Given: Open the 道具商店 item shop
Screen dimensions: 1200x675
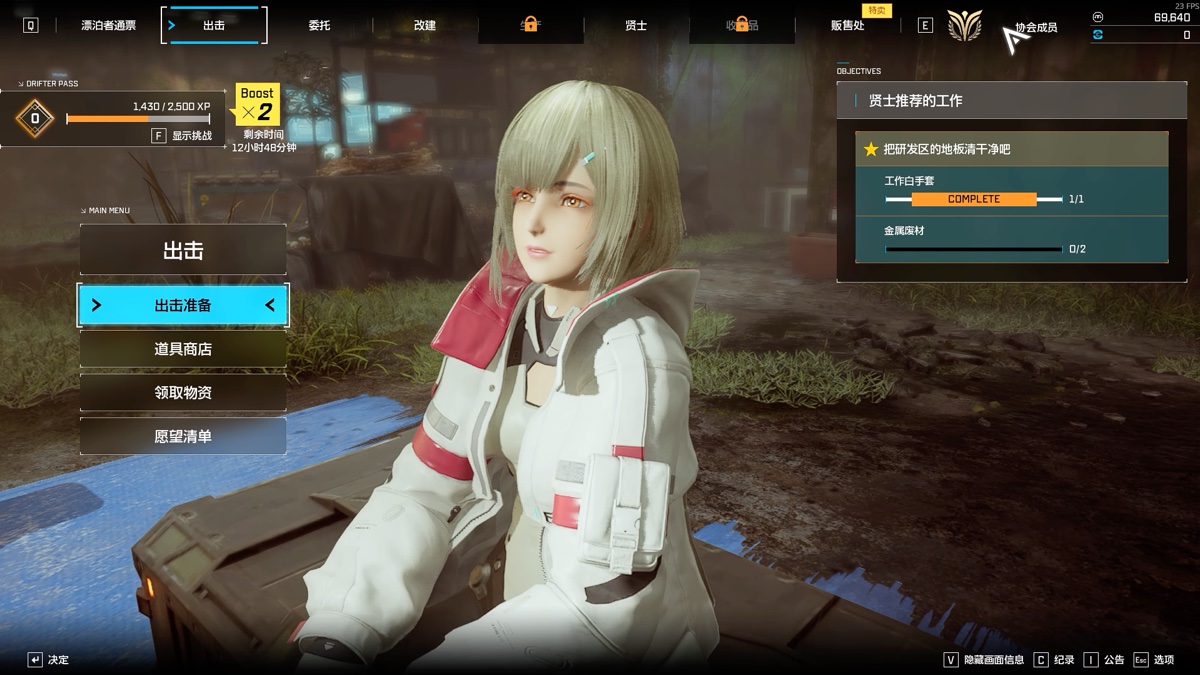Looking at the screenshot, I should [x=183, y=349].
